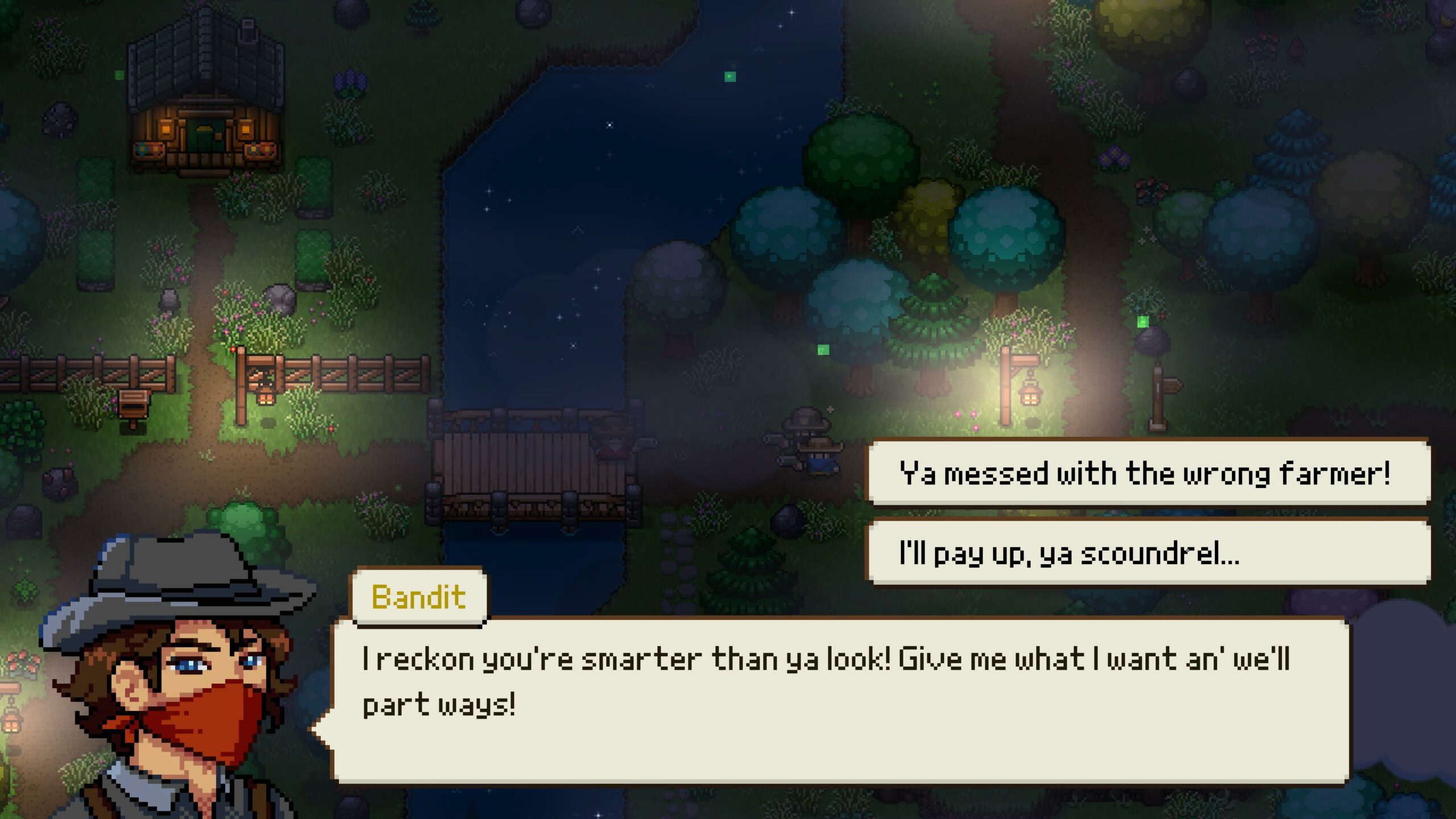Select "I'll pay up, ya scoundrel..." option

(1147, 552)
